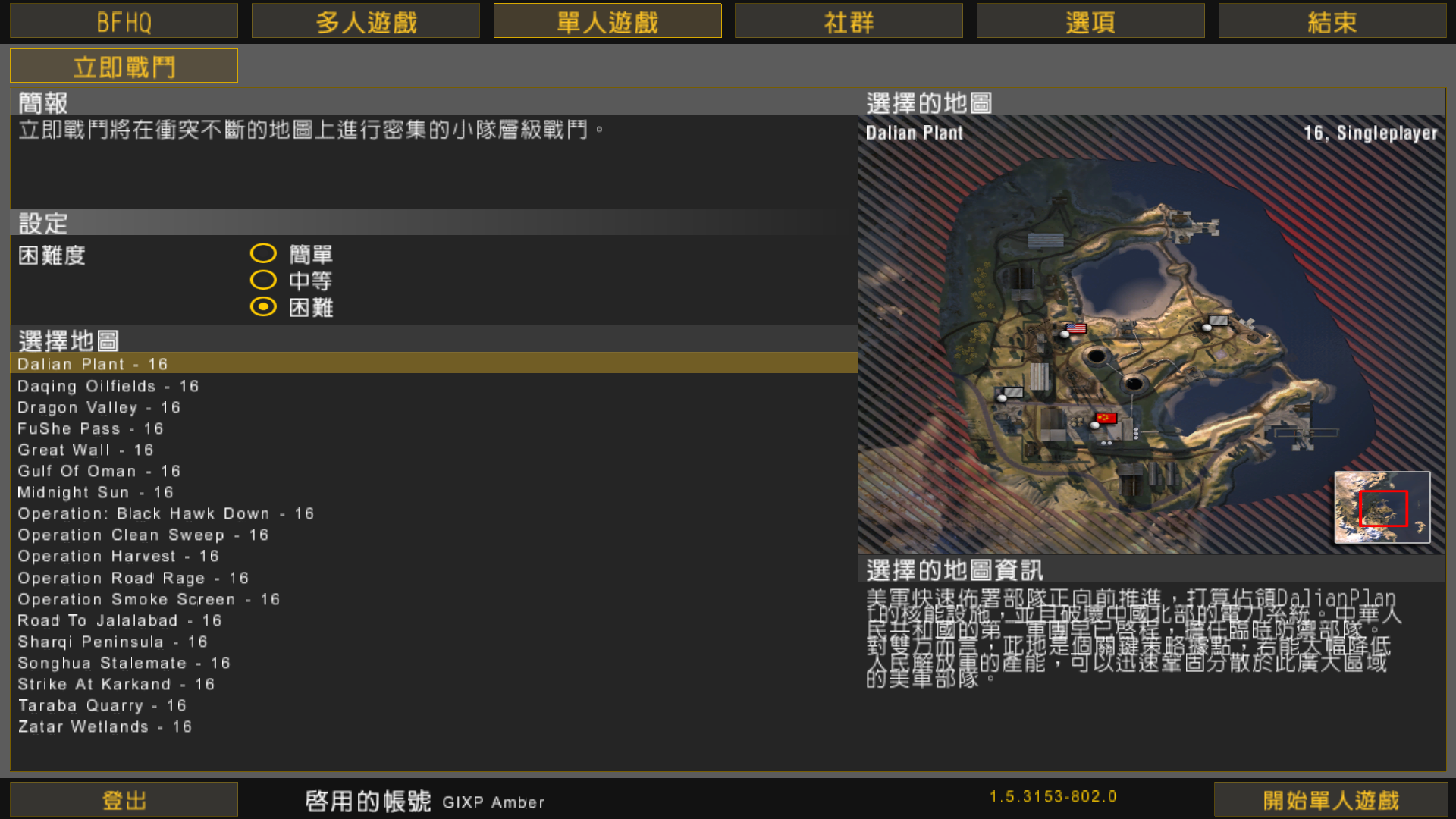The width and height of the screenshot is (1456, 819).
Task: Select the Gulf Of Oman map
Action: point(99,471)
